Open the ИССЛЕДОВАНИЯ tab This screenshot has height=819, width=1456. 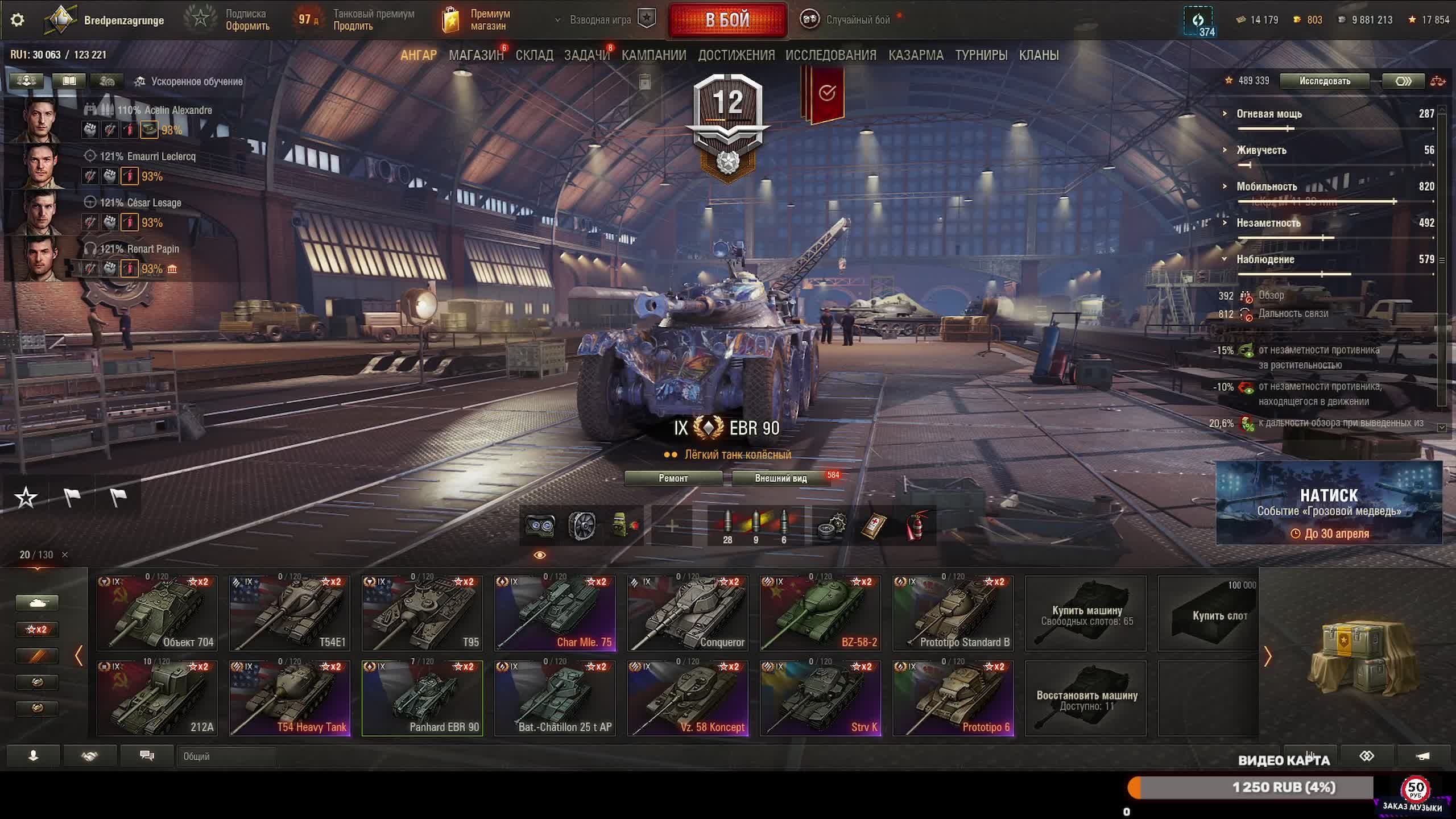[x=830, y=55]
